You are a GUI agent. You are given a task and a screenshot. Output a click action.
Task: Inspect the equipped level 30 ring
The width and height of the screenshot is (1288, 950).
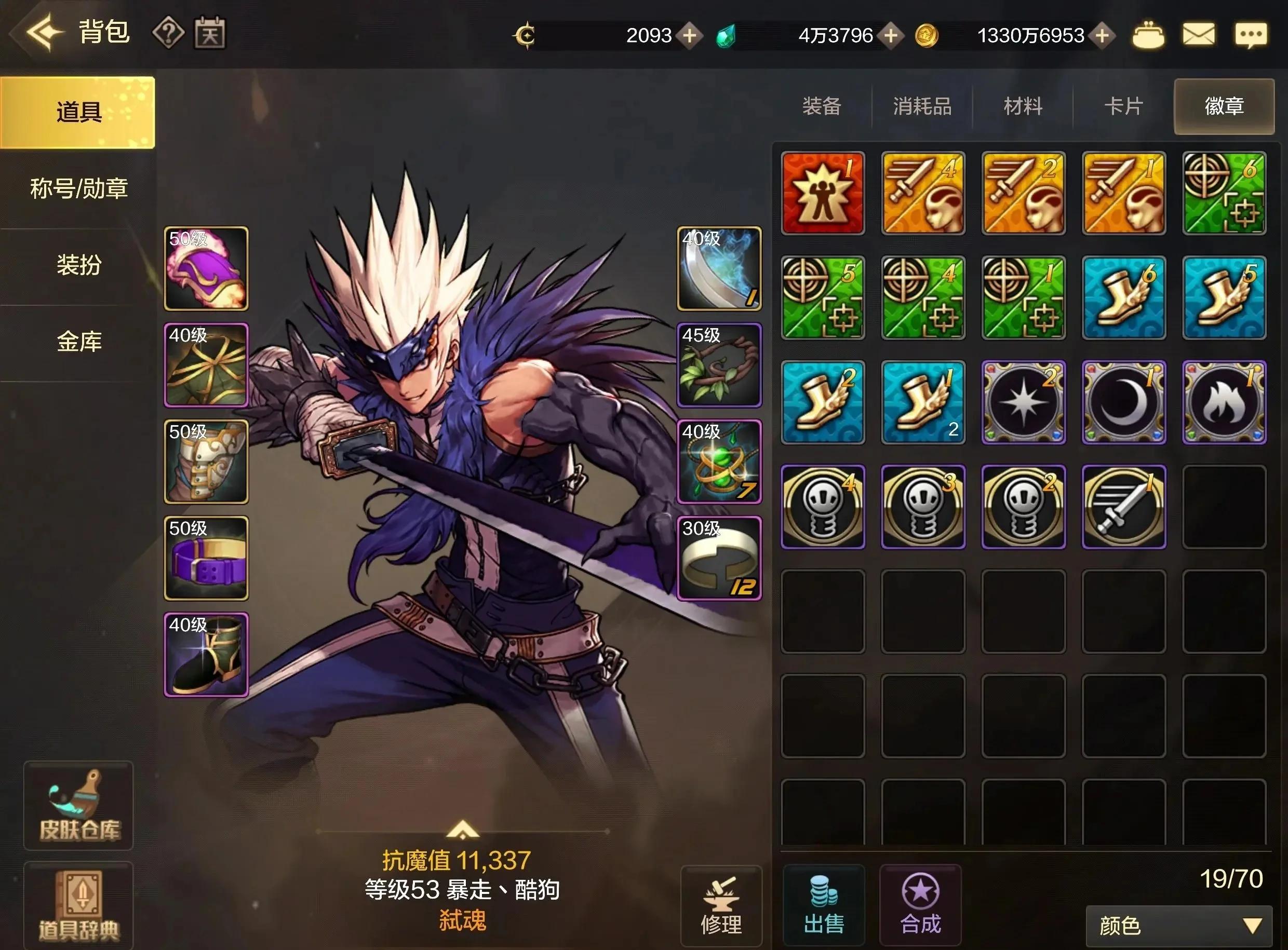[x=719, y=558]
